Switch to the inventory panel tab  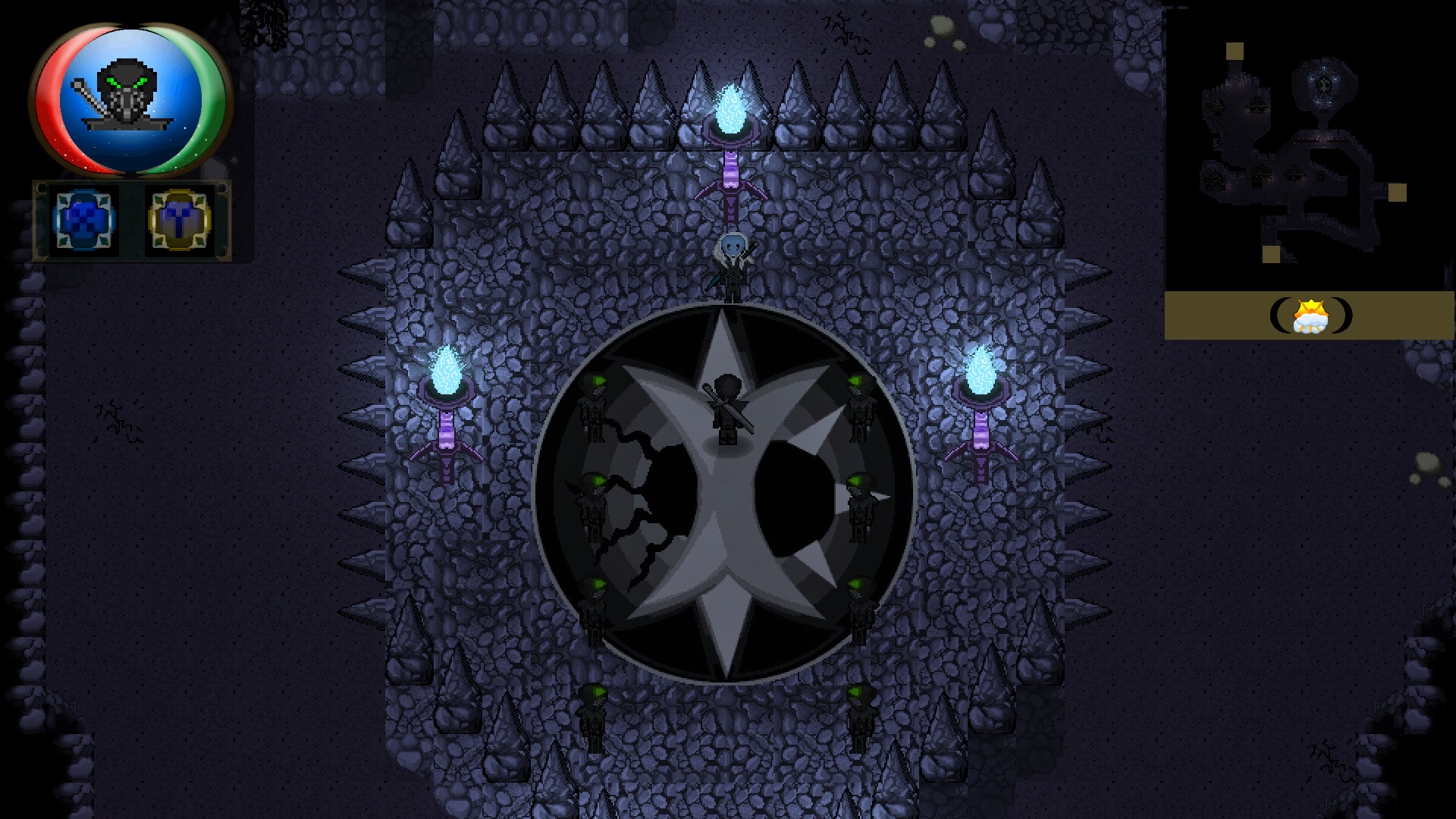coord(82,221)
